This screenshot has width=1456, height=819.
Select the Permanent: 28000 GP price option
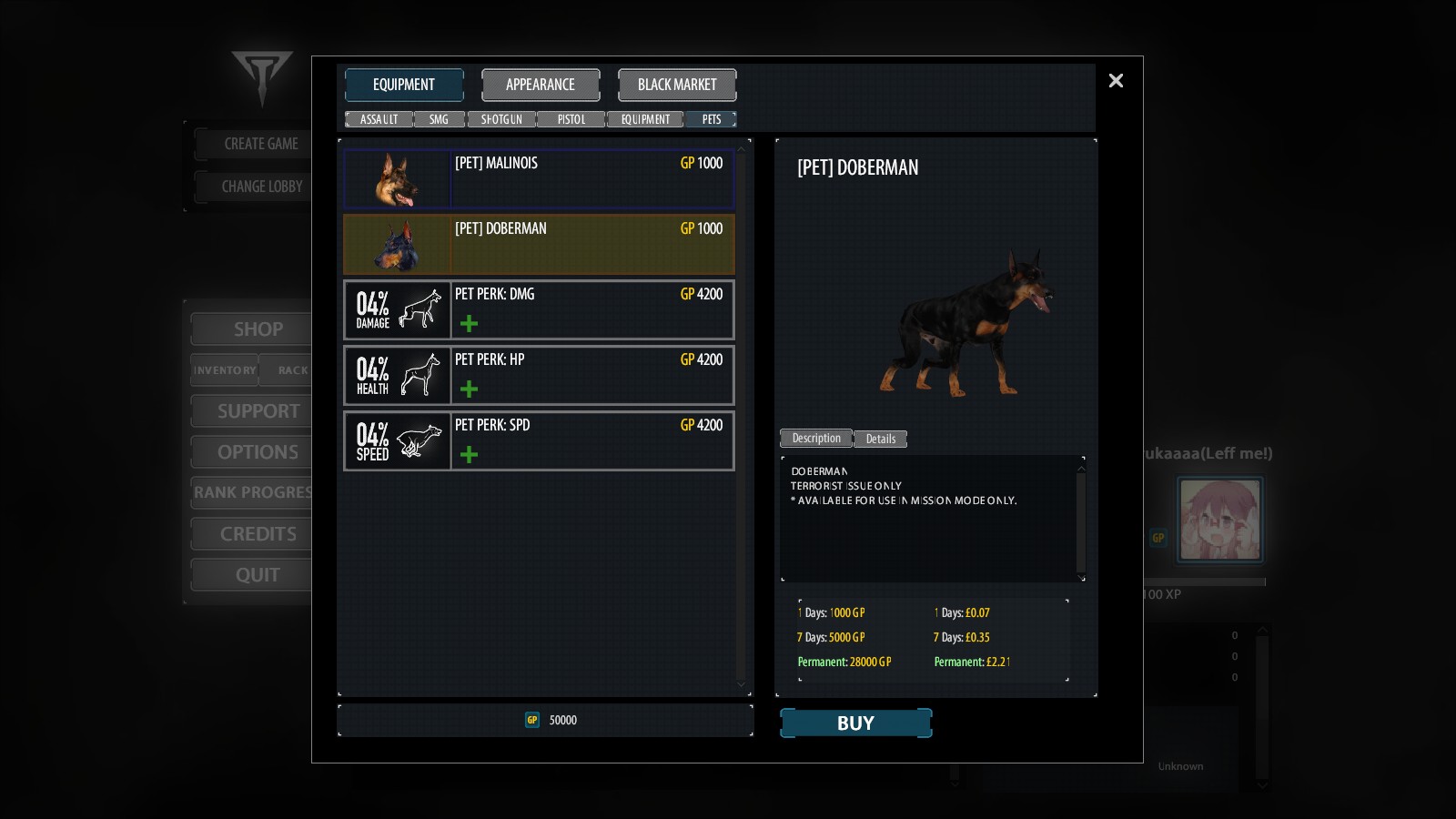click(844, 662)
